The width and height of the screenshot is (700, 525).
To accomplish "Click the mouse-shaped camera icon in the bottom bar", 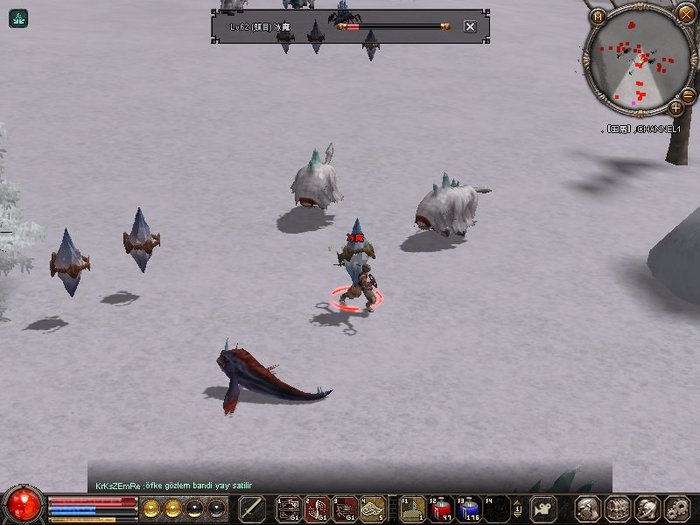I will [543, 508].
